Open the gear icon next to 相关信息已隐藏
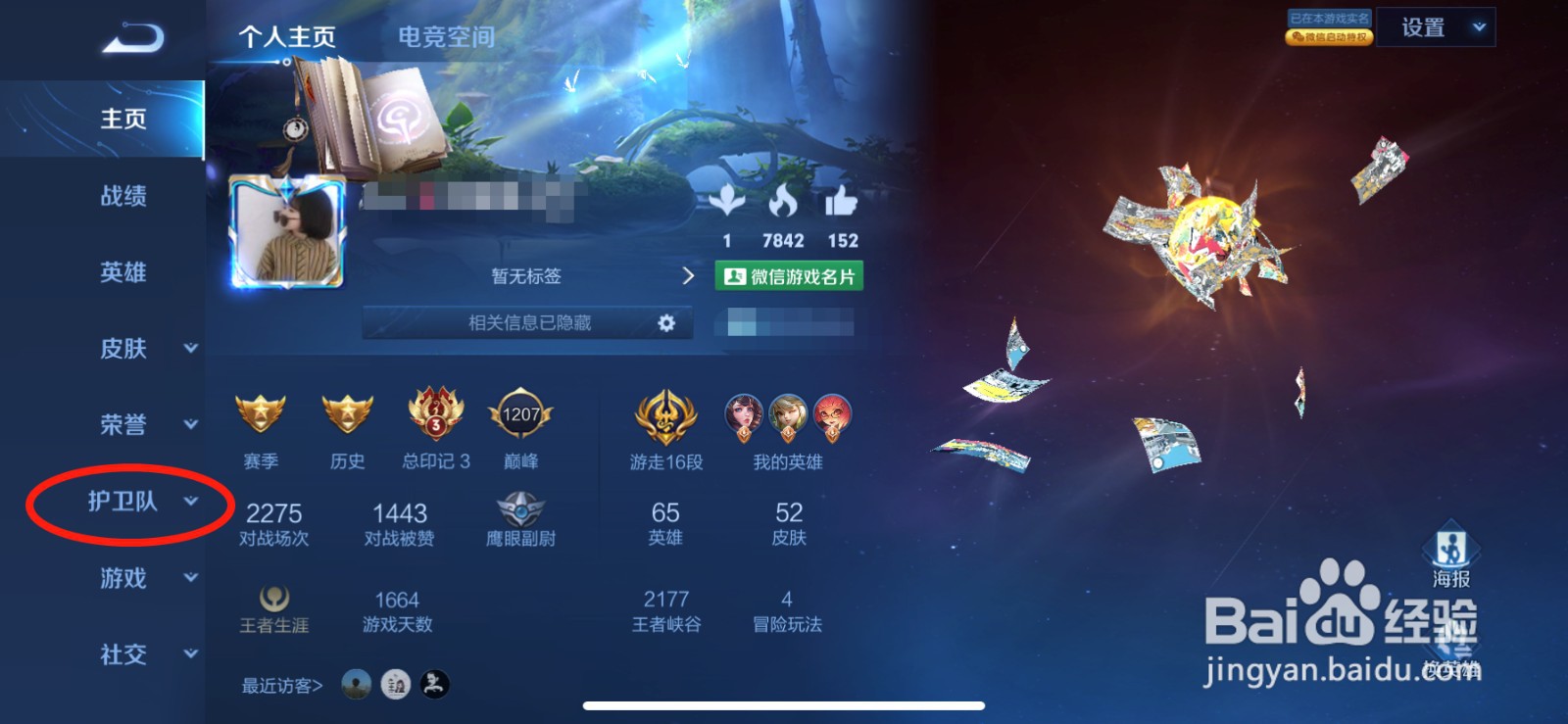 [x=667, y=322]
